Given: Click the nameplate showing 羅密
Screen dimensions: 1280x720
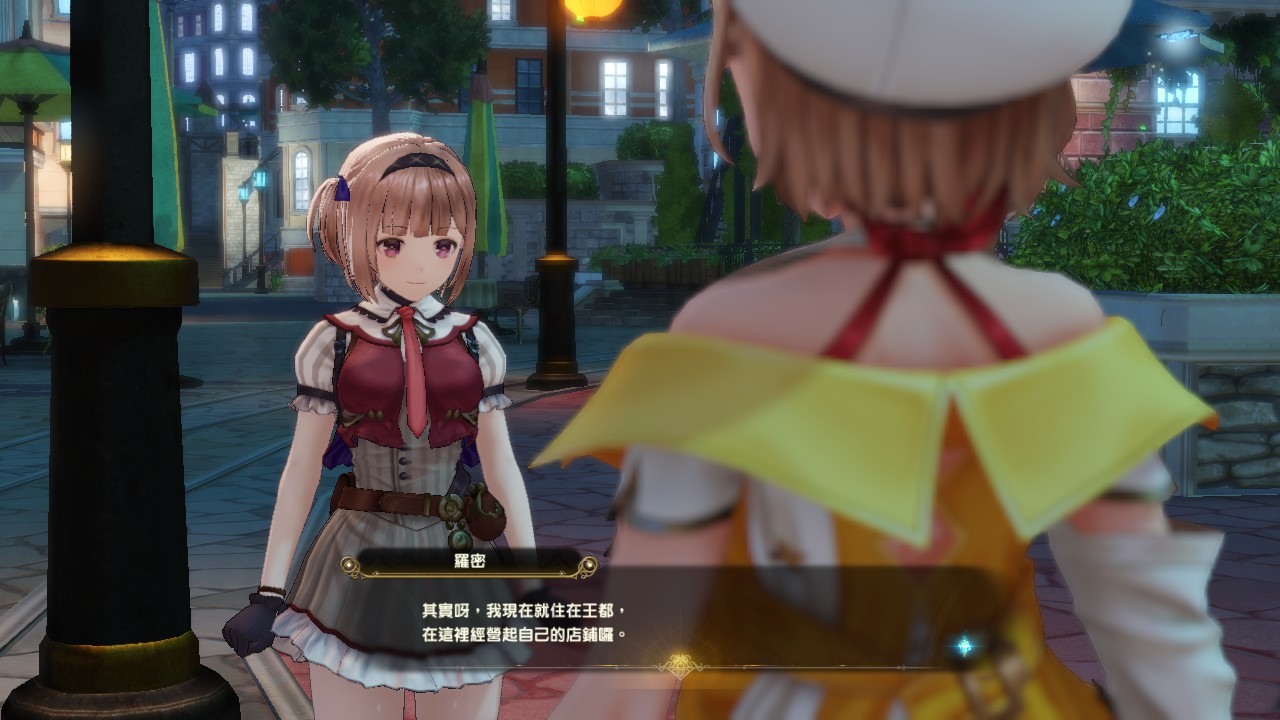Looking at the screenshot, I should pos(470,564).
